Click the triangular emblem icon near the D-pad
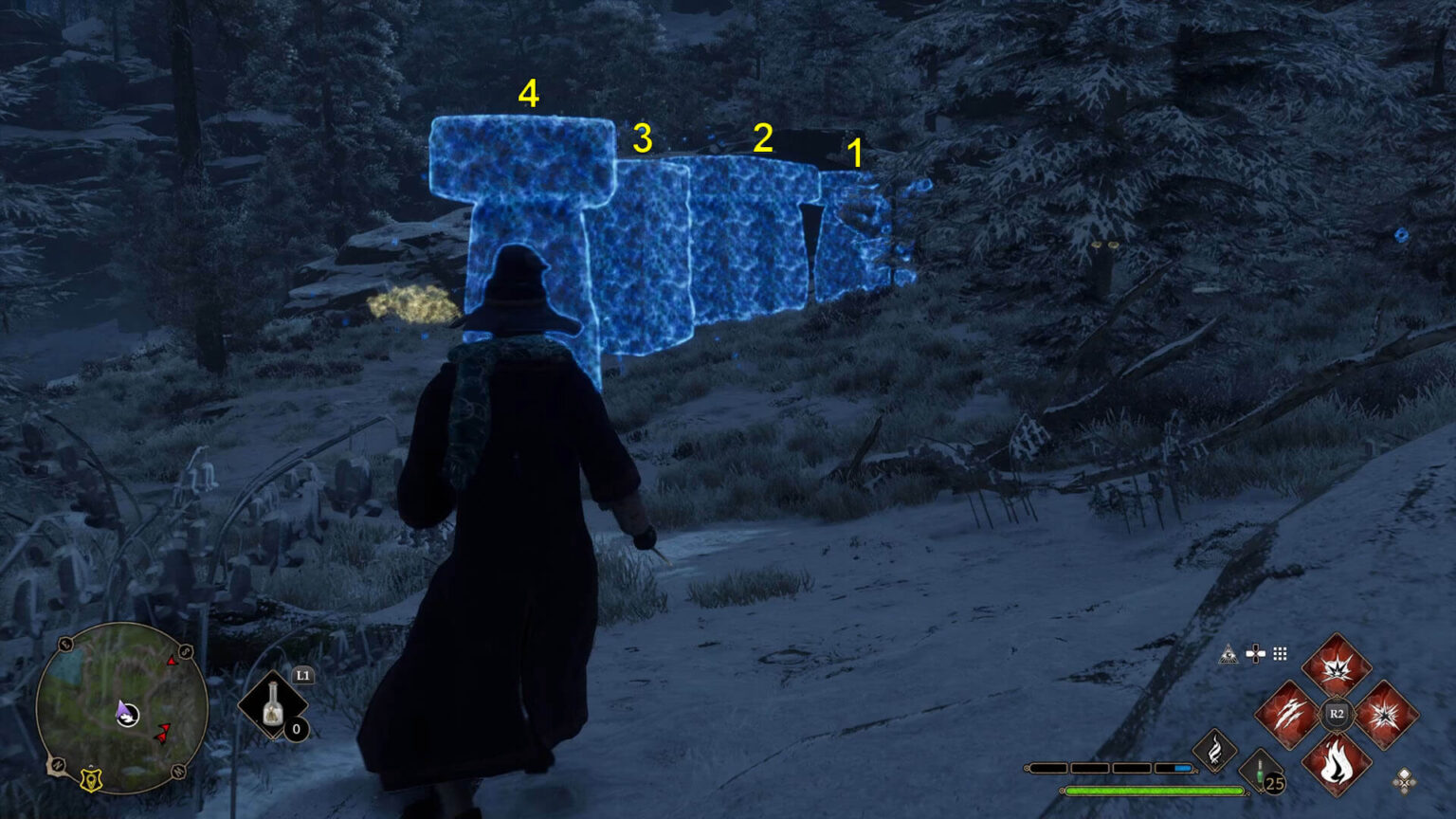Screen dimensions: 1456x819 pos(1229,653)
